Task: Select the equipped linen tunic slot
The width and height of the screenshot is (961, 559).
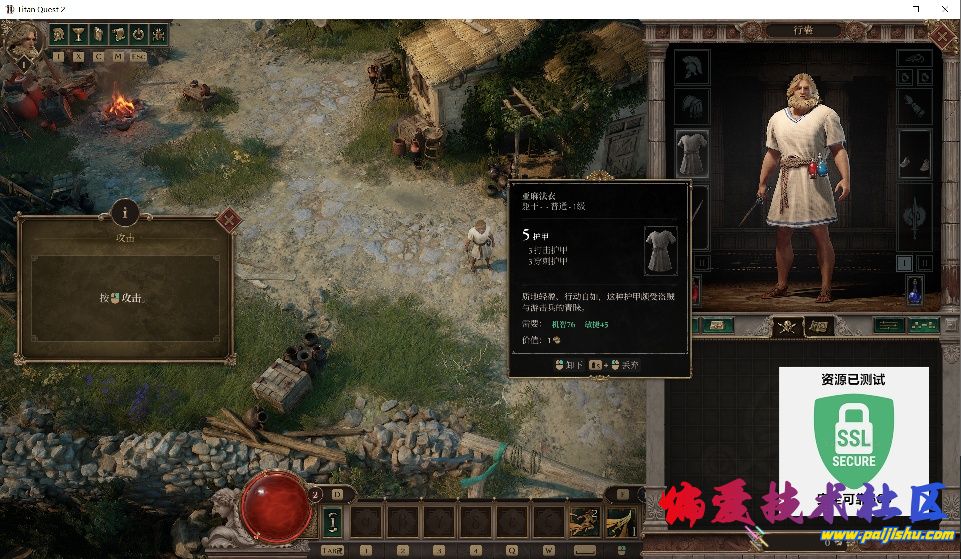Action: point(691,155)
